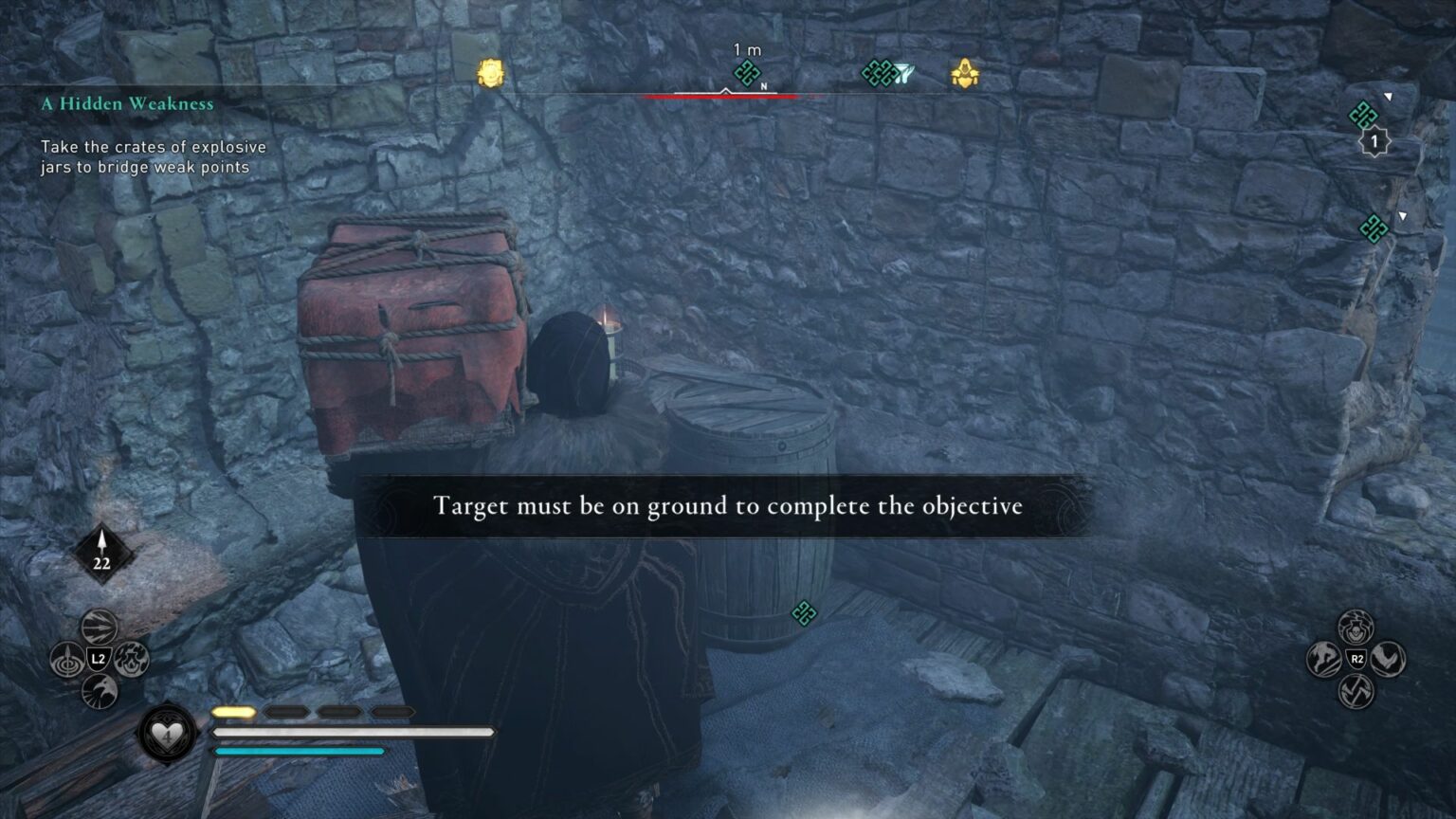This screenshot has width=1456, height=819.
Task: Select the raven companion icon below L2
Action: pyautogui.click(x=98, y=688)
